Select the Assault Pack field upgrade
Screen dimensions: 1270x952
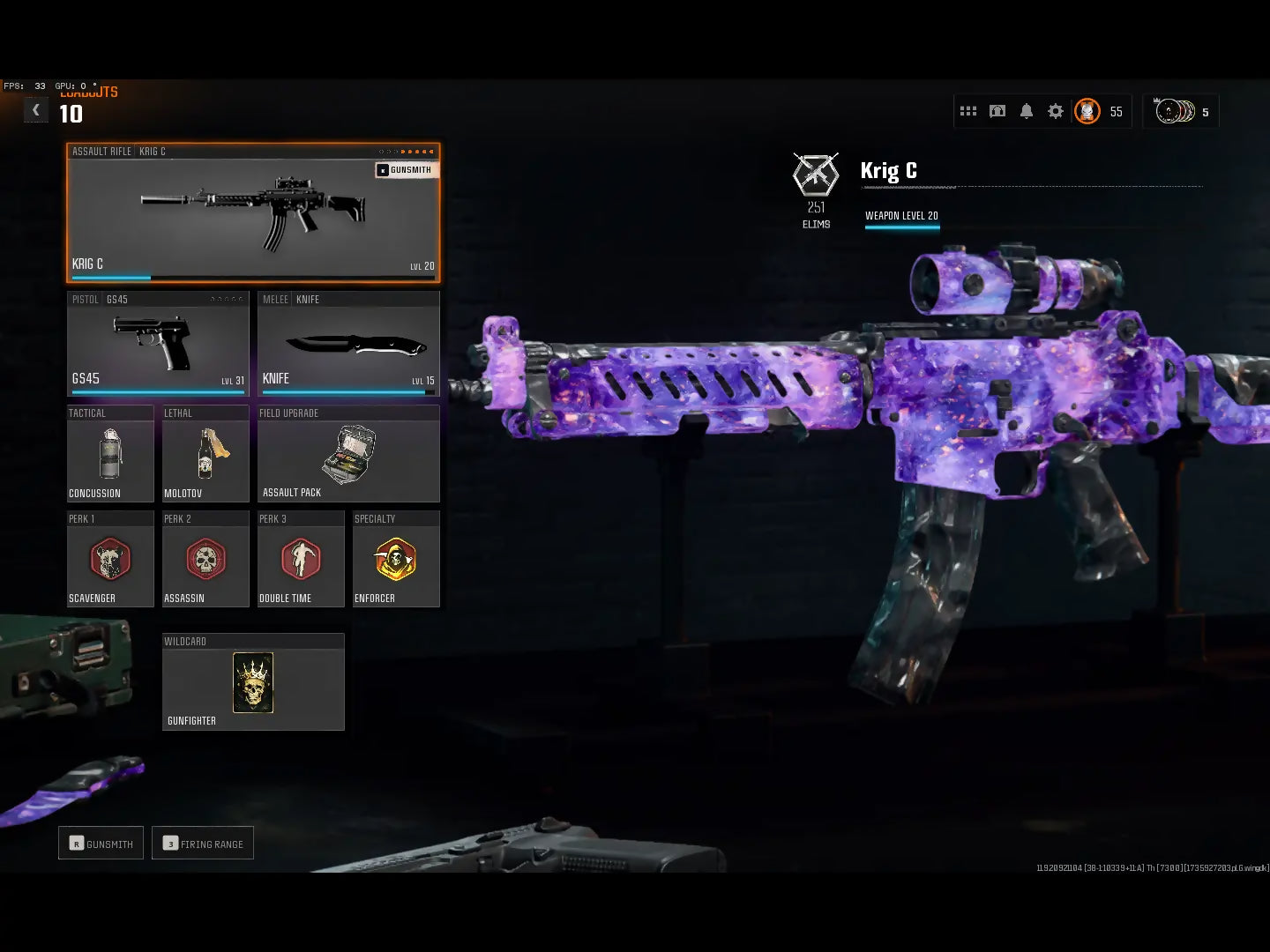[348, 454]
